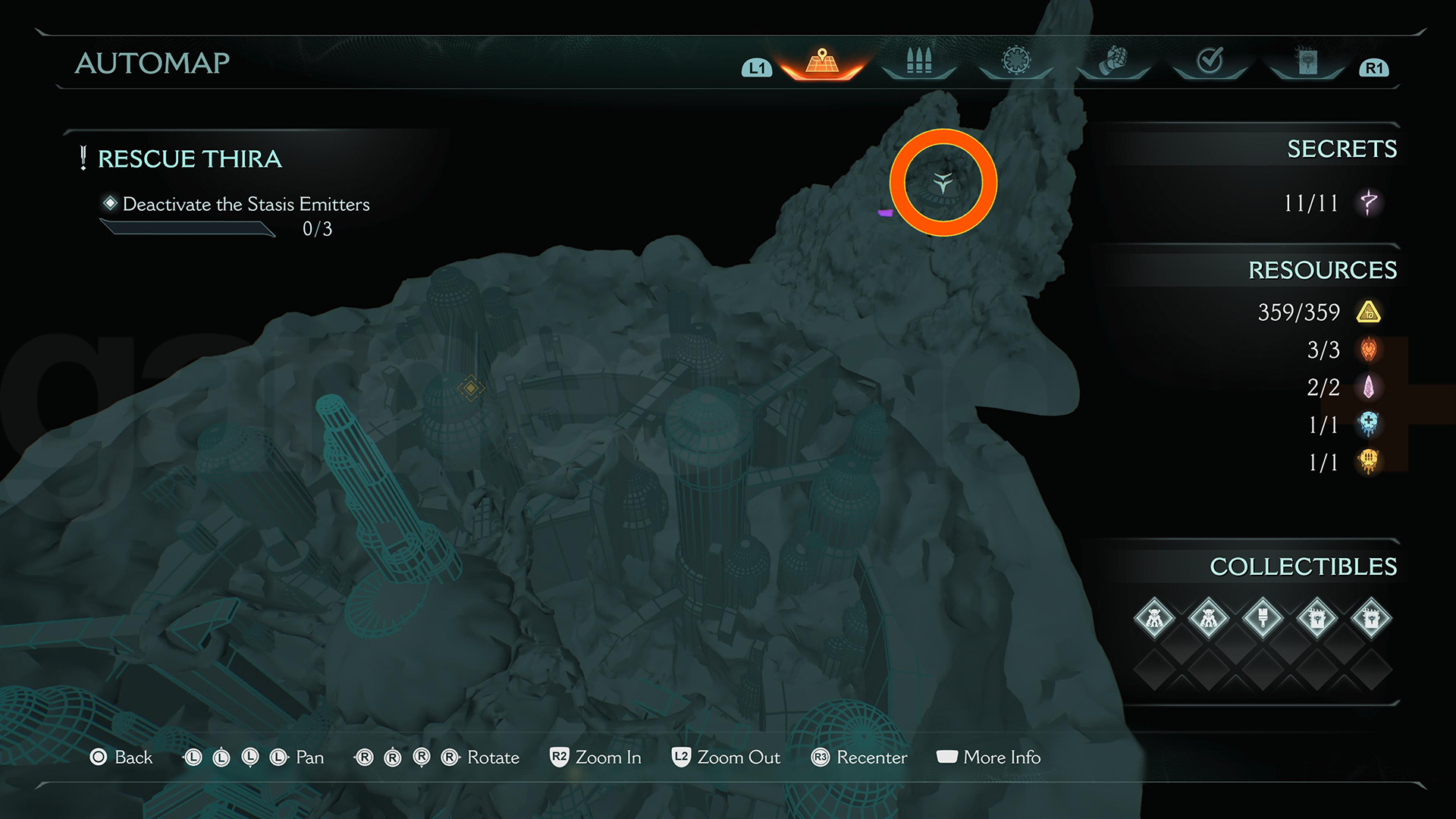
Task: Click the purple marker on the map
Action: (x=884, y=213)
